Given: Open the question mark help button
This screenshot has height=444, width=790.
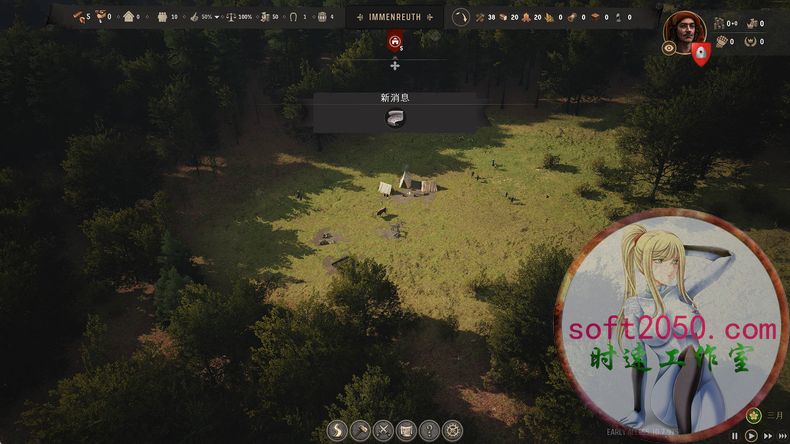Looking at the screenshot, I should [x=429, y=431].
